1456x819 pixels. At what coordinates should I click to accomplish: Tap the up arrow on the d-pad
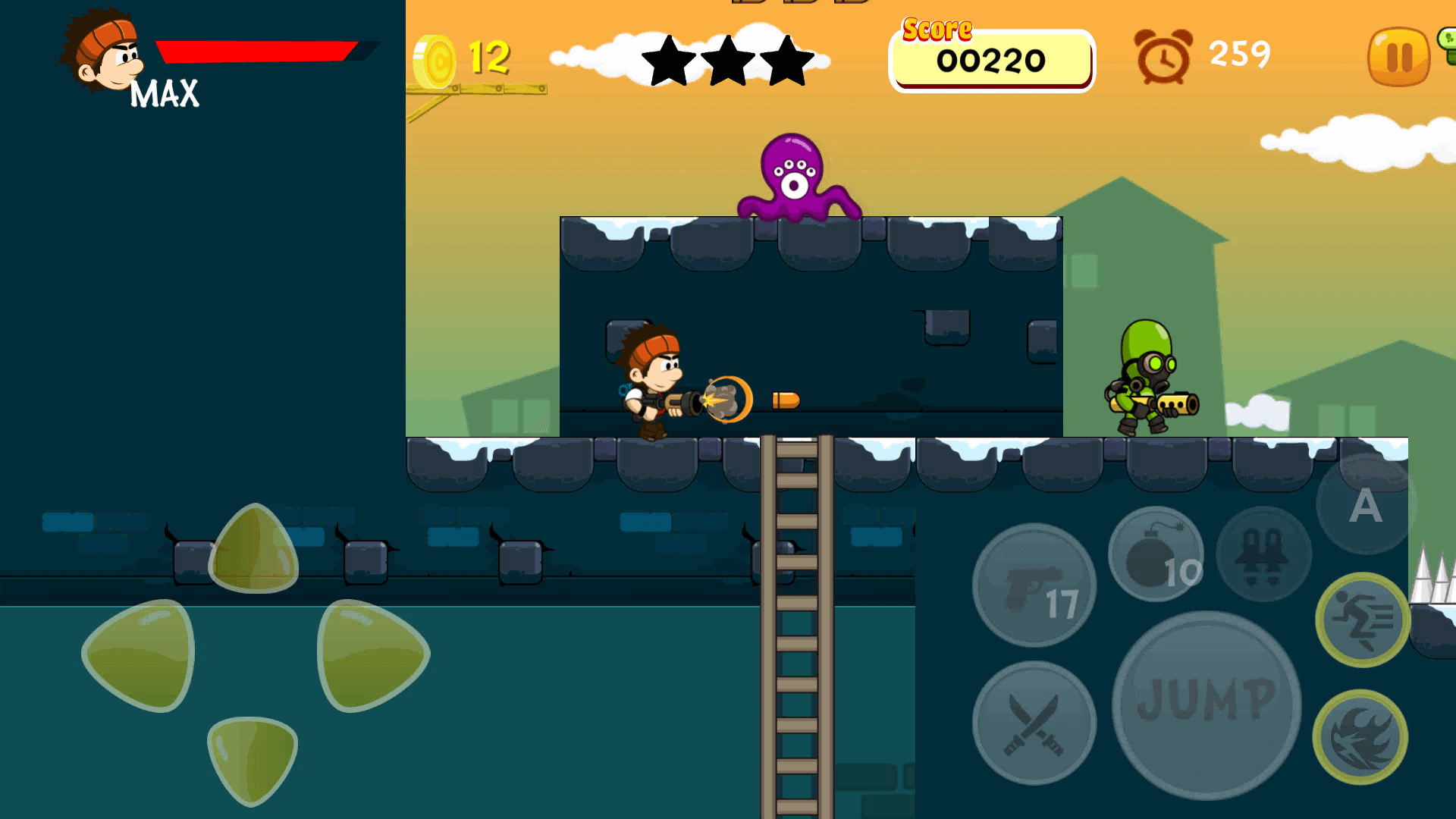point(253,549)
